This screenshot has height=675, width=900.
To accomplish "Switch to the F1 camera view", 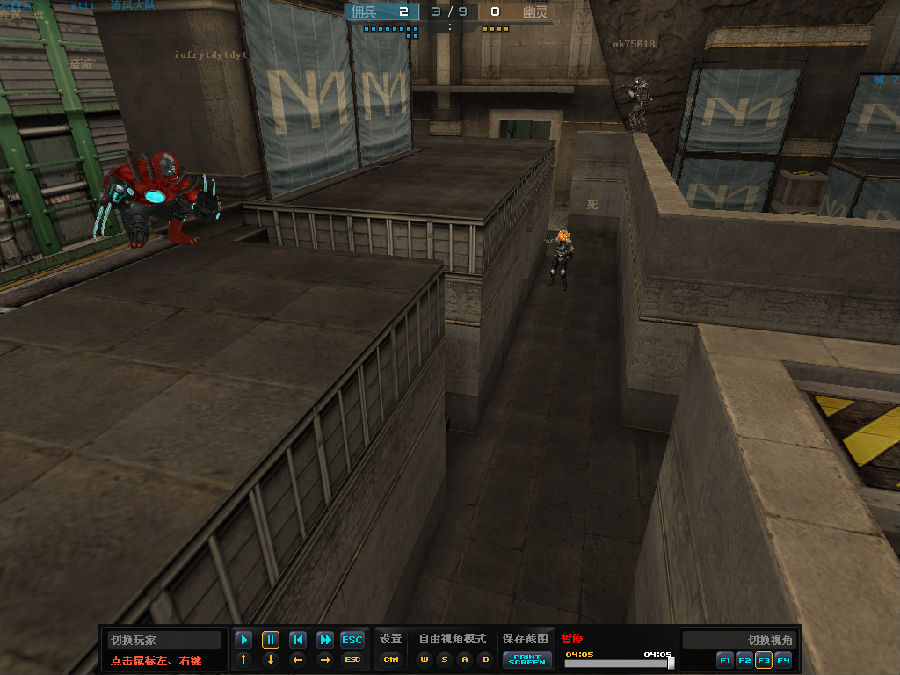I will 725,660.
